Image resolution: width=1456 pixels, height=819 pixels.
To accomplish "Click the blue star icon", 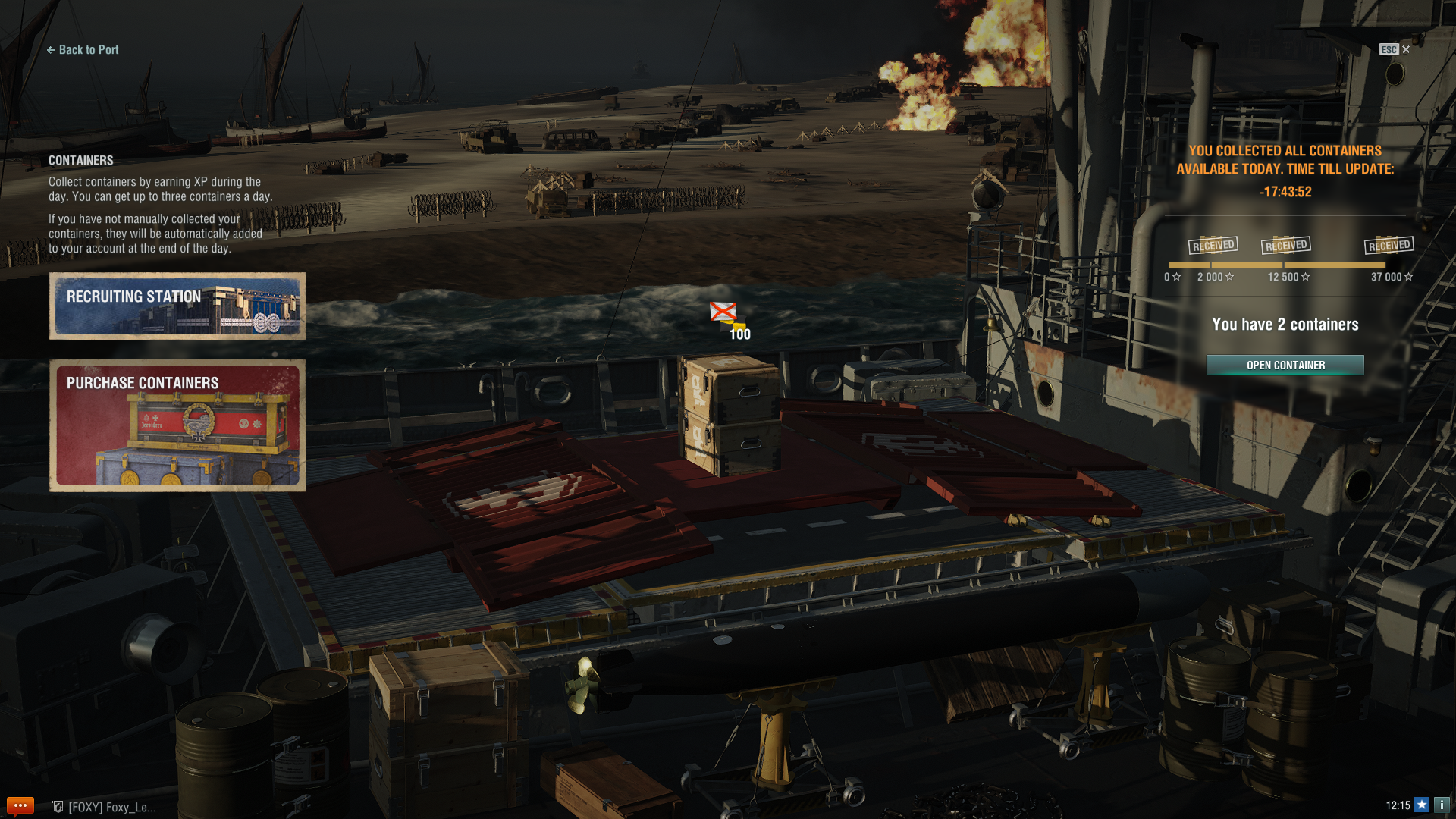I will (1422, 805).
